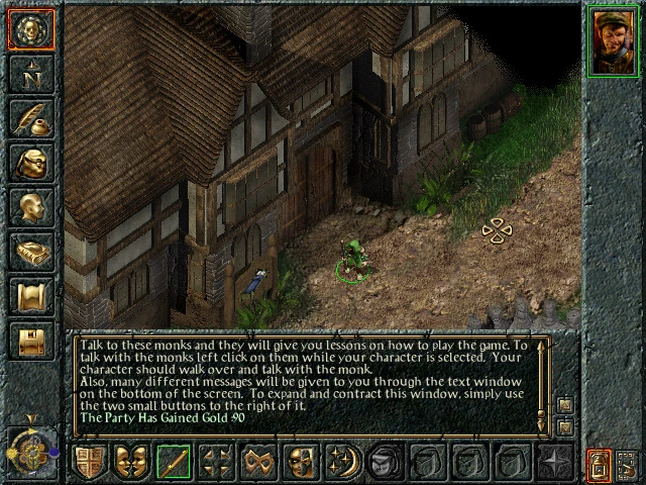Click the four-pointed star action button
Screen dimensions: 646x485
click(552, 462)
